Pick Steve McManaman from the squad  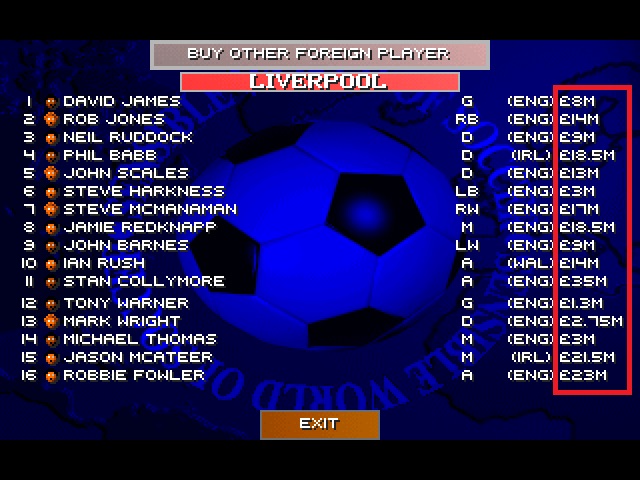pos(149,209)
